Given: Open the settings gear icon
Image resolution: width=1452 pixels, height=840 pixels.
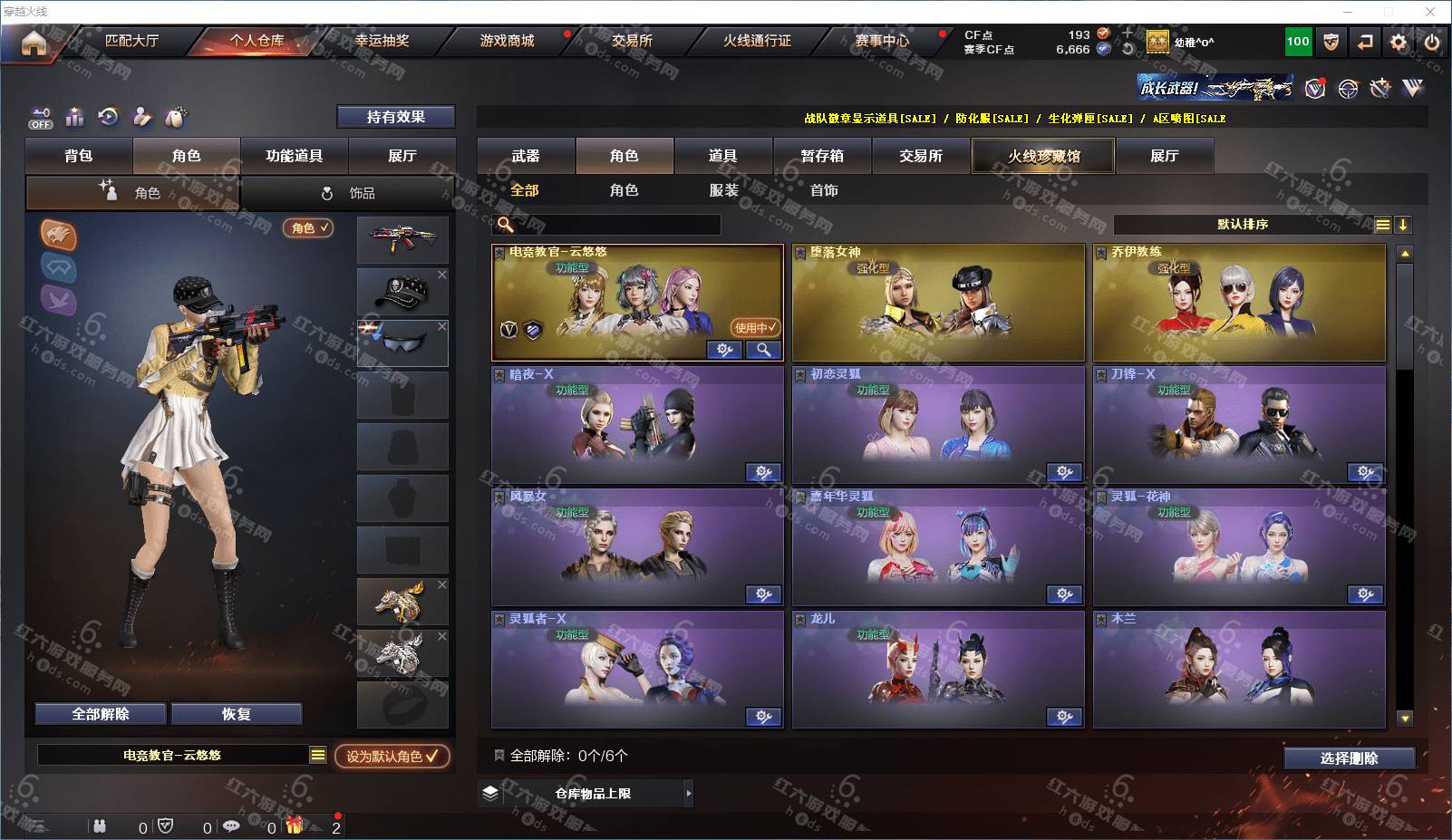Looking at the screenshot, I should pyautogui.click(x=1399, y=42).
